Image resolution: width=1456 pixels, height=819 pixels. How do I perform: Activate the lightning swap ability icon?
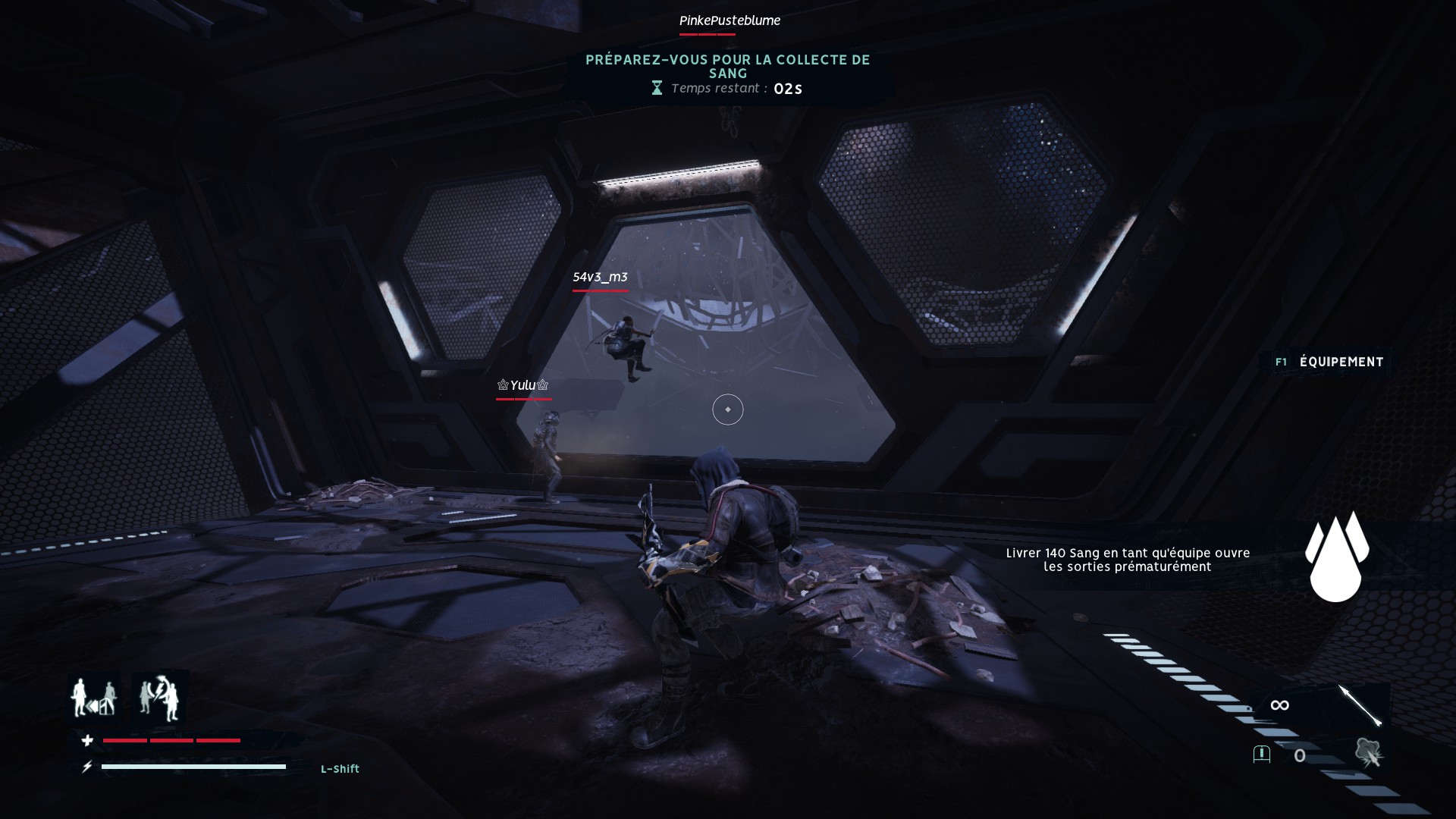(x=160, y=698)
